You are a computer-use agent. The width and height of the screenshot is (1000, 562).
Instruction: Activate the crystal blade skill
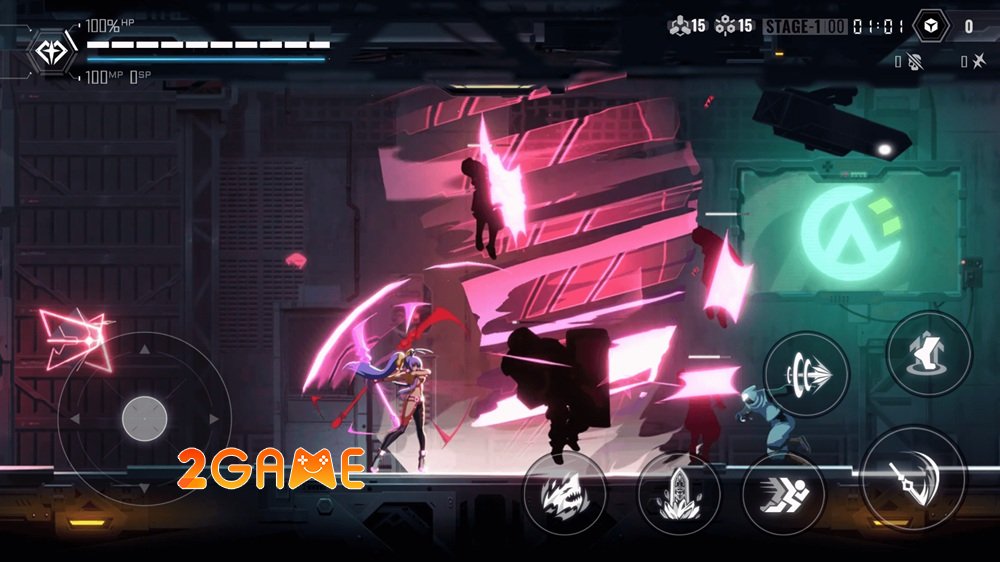pos(679,495)
